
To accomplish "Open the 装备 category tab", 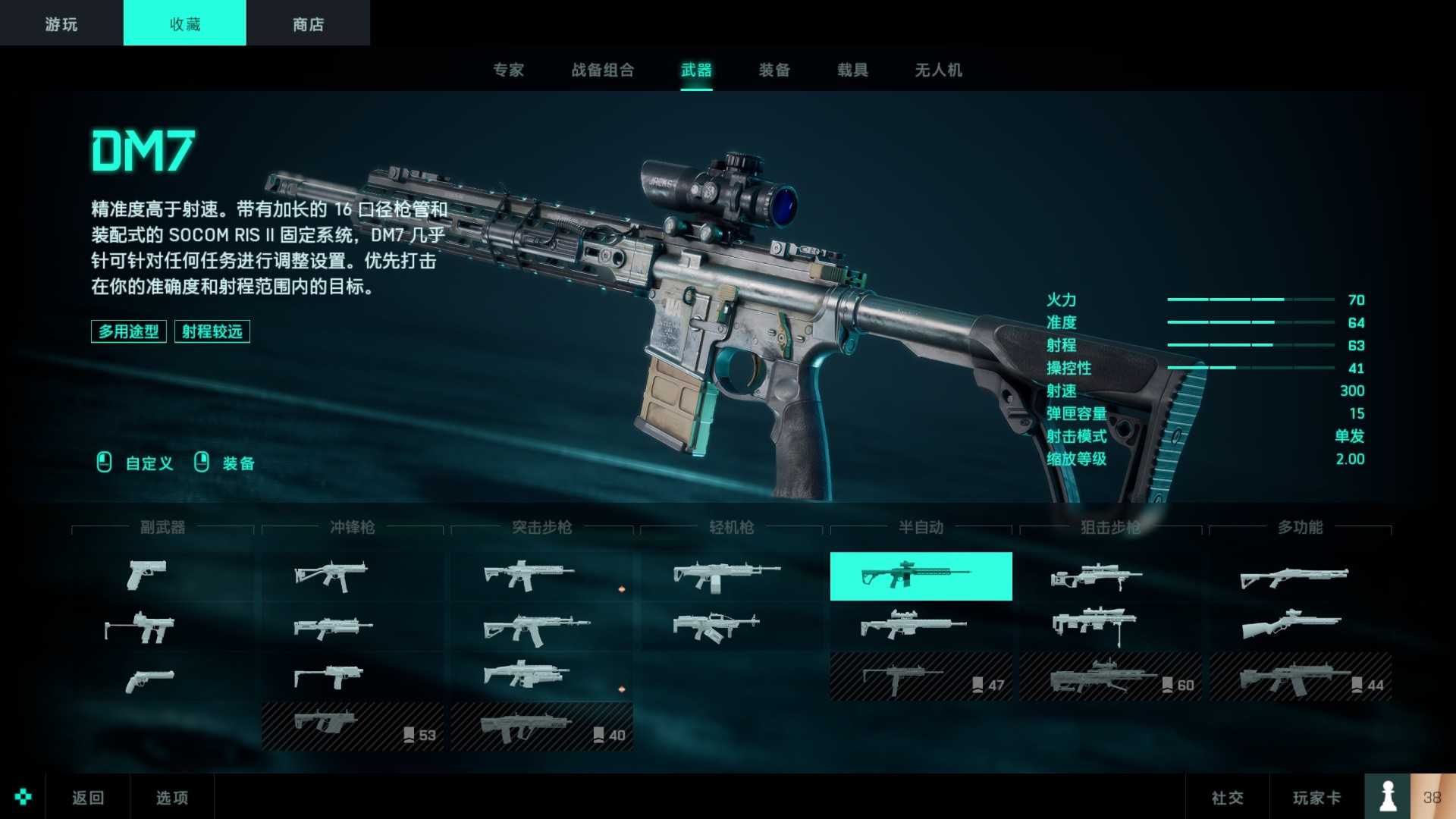I will click(774, 71).
